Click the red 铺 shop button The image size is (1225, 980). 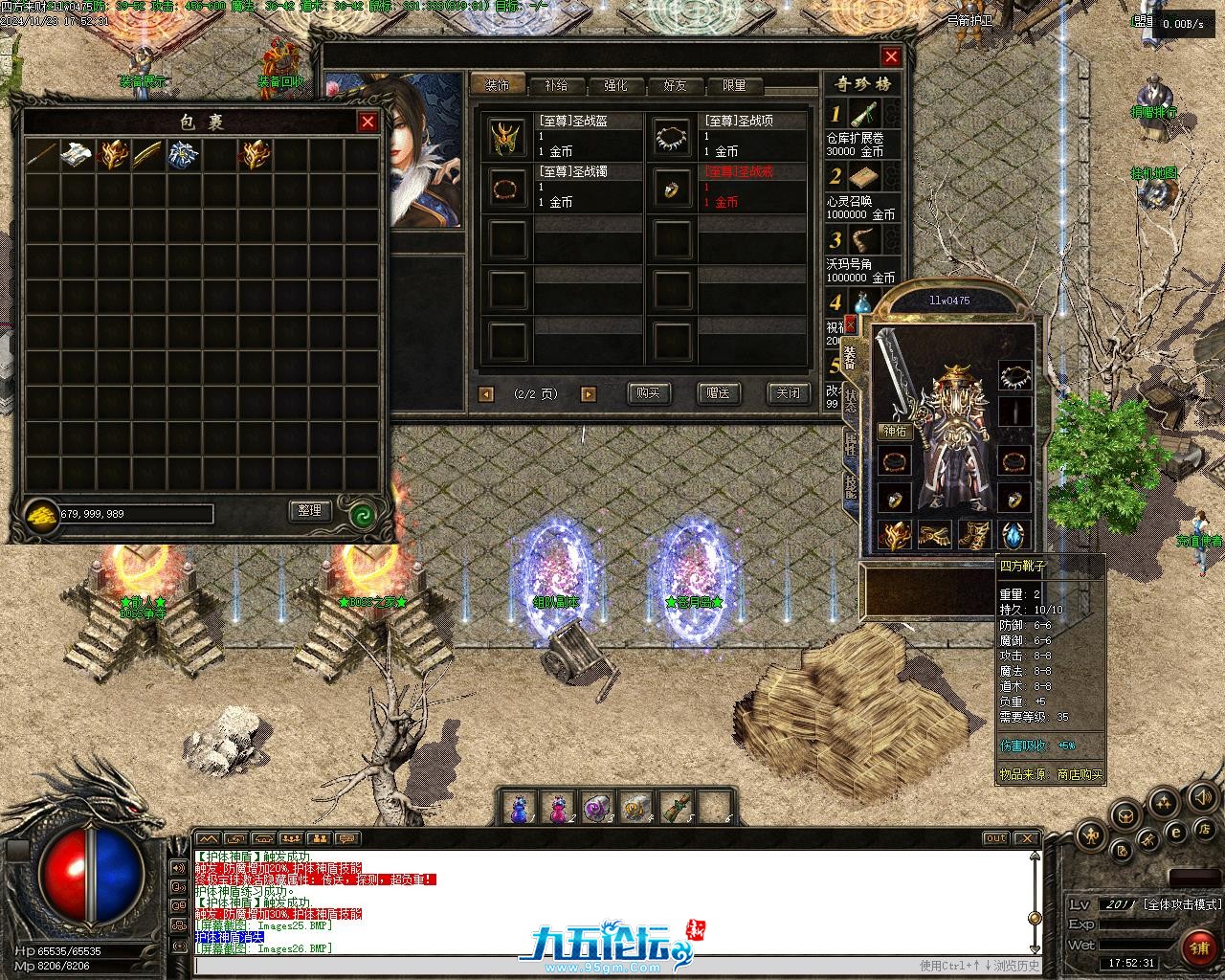(1197, 948)
